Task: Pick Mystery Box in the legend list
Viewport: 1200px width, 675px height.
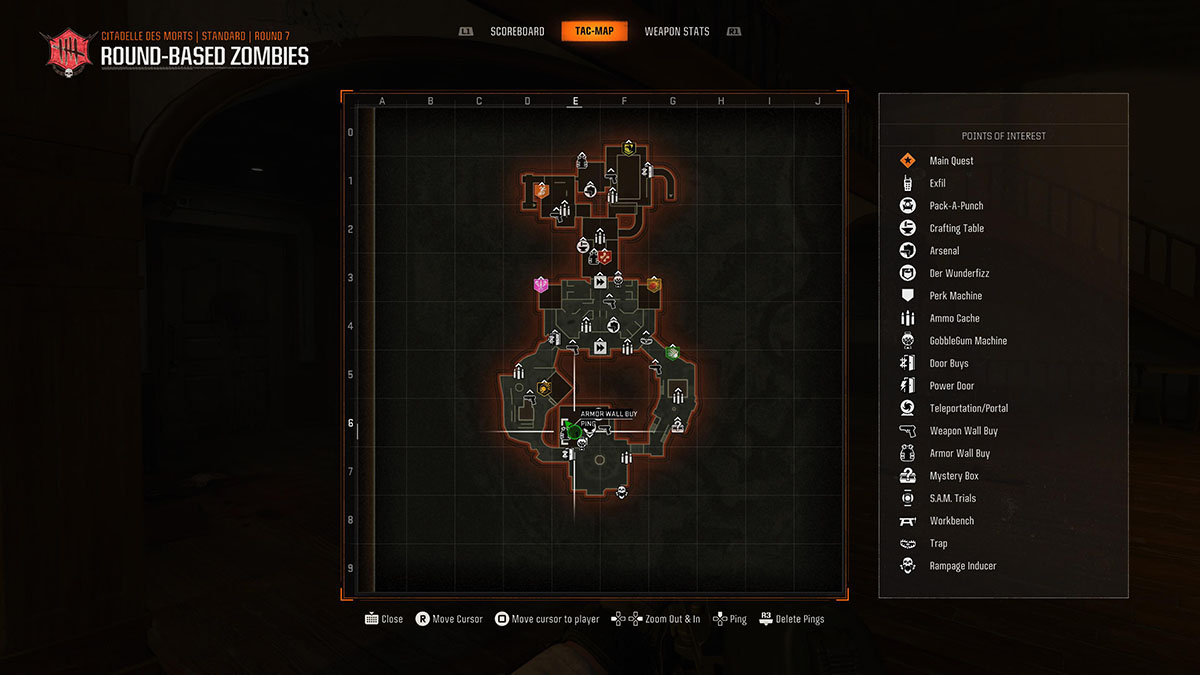Action: (x=953, y=476)
